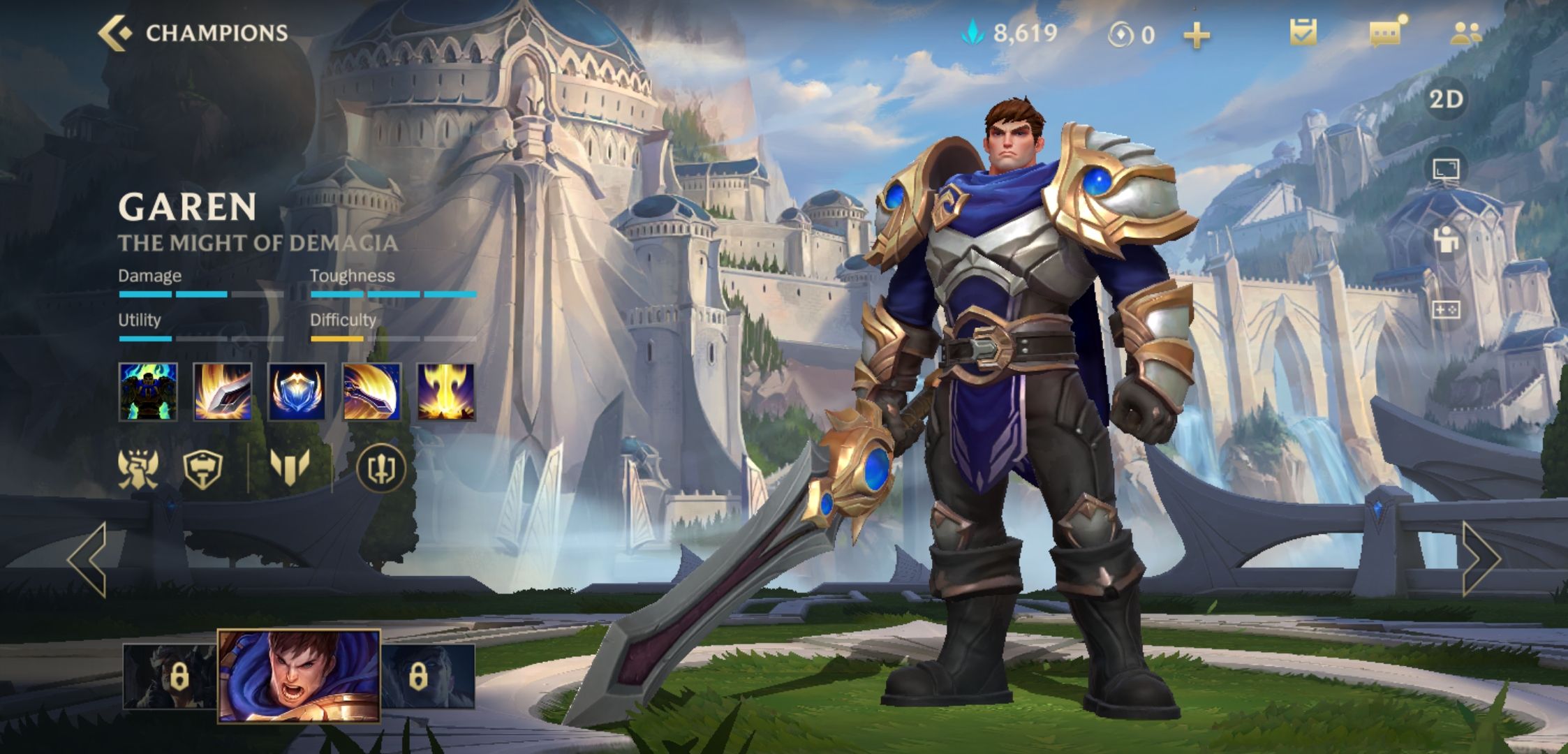Image resolution: width=1568 pixels, height=754 pixels.
Task: Open the circled sword-and-shield icon
Action: click(x=381, y=468)
